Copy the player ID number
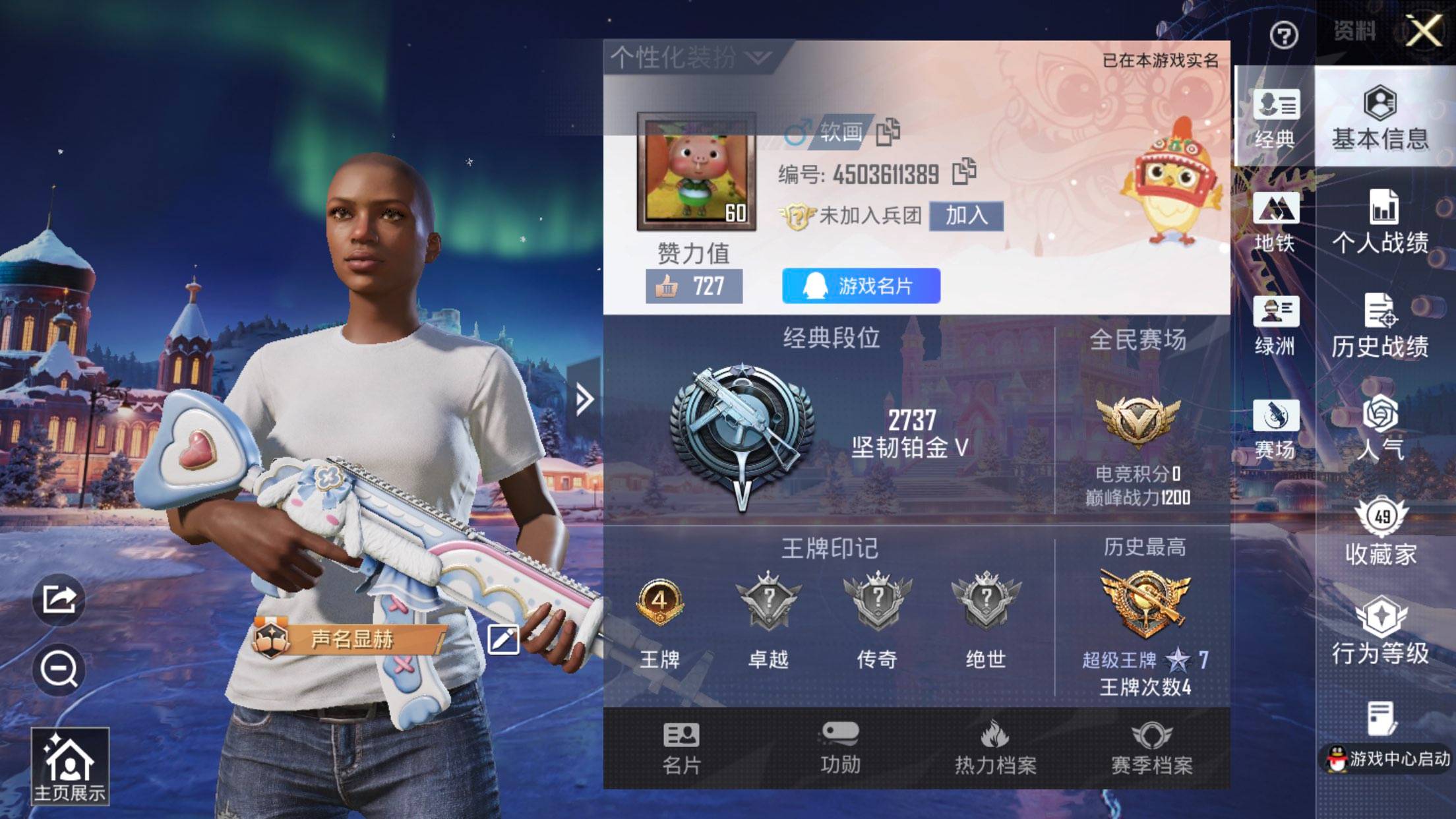 click(964, 172)
